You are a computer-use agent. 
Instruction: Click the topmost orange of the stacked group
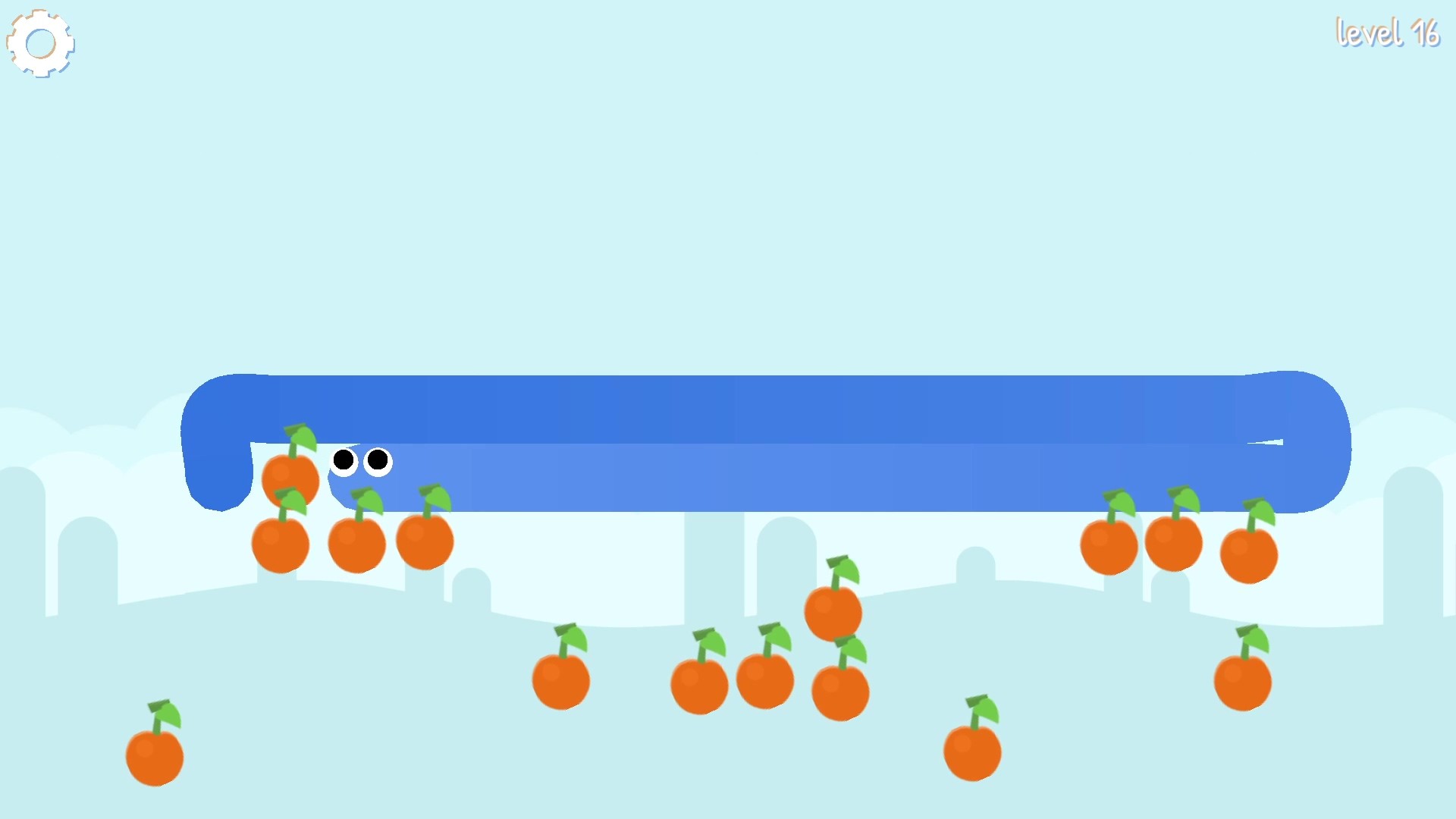point(291,476)
